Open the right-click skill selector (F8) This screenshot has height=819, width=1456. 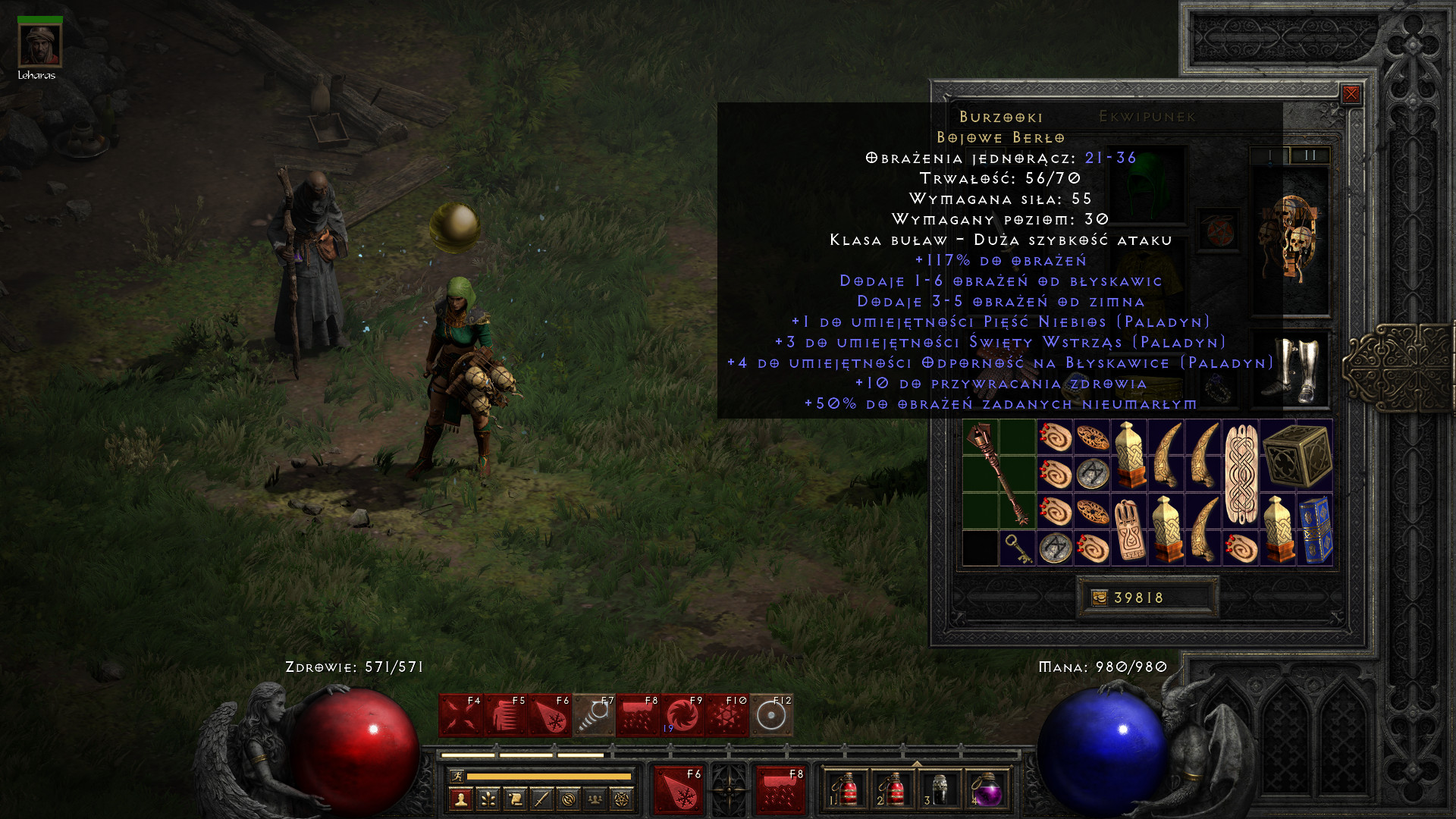tap(780, 790)
